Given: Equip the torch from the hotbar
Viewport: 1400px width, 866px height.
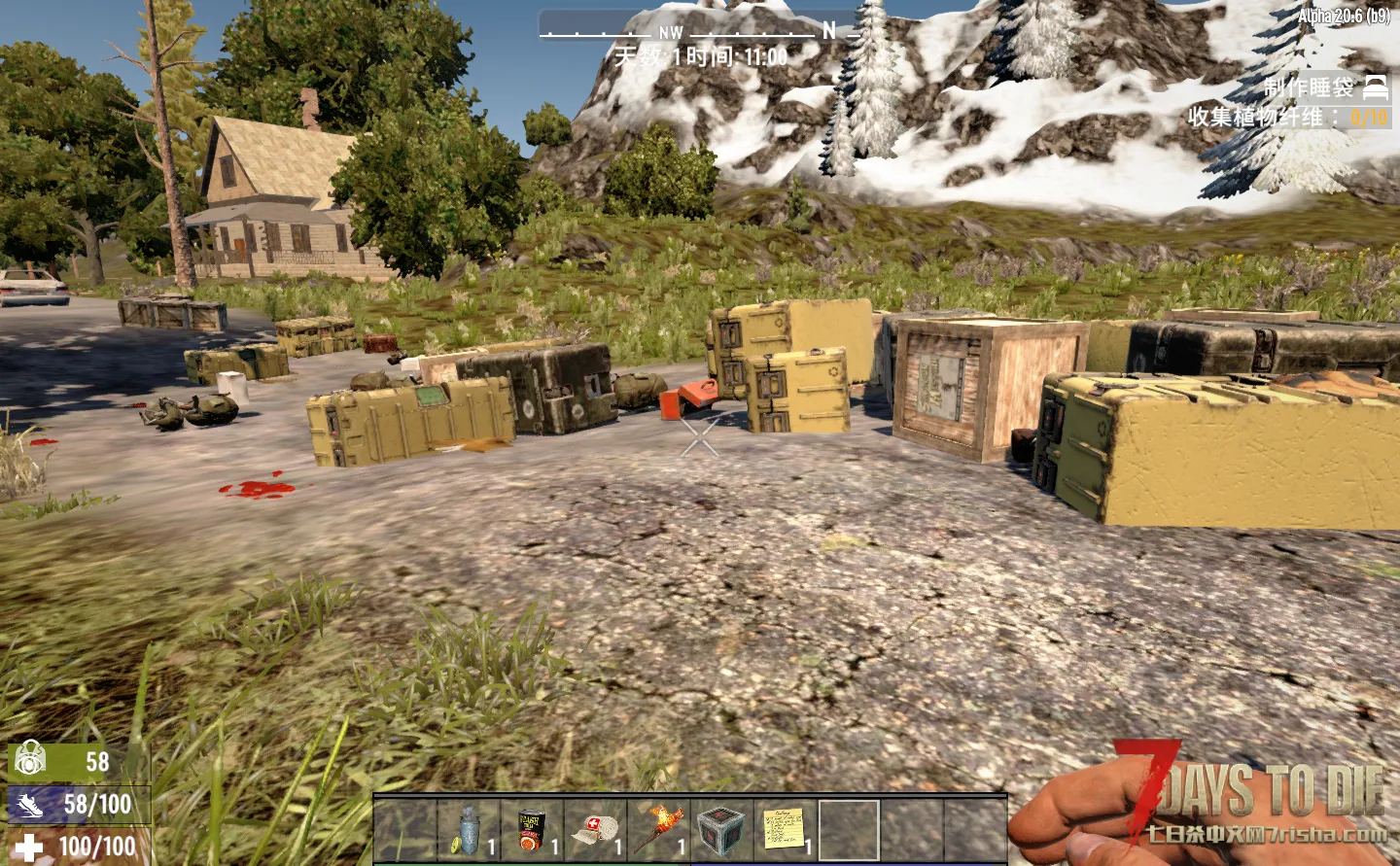Looking at the screenshot, I should [658, 830].
